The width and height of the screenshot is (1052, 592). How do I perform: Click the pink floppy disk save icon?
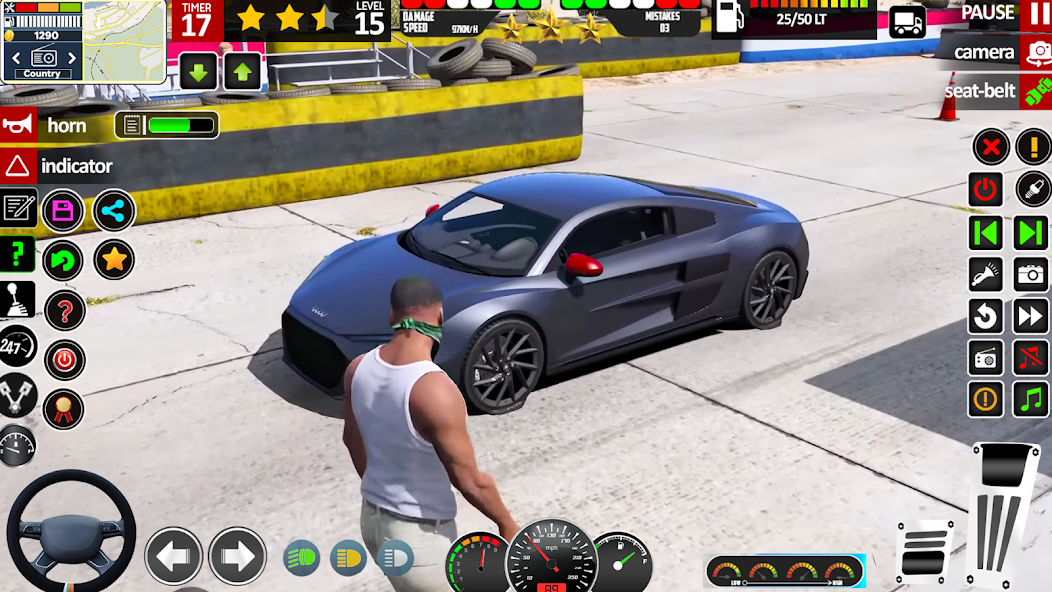click(63, 210)
